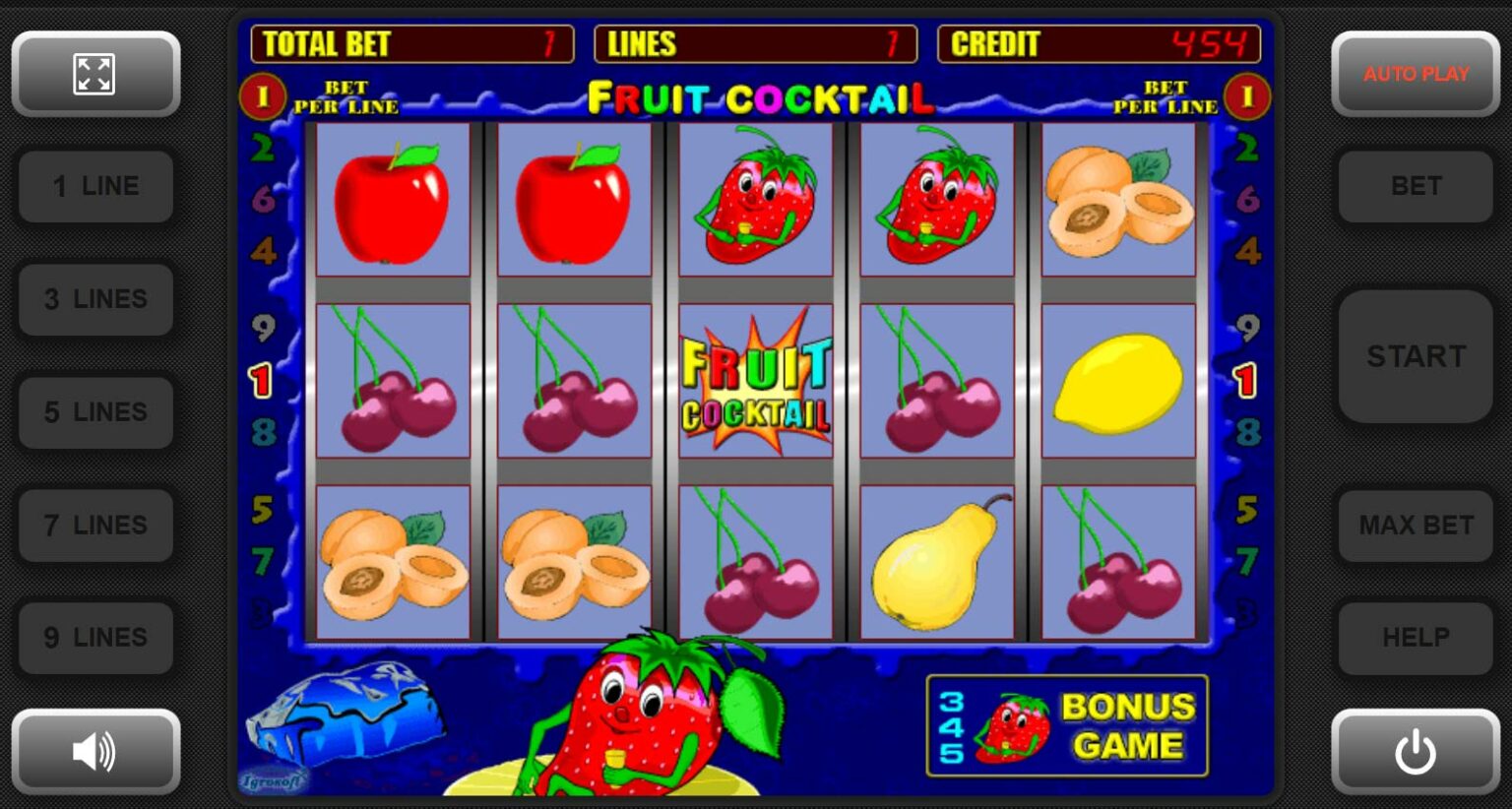Image resolution: width=1512 pixels, height=809 pixels.
Task: Click the fullscreen expand icon
Action: point(94,74)
